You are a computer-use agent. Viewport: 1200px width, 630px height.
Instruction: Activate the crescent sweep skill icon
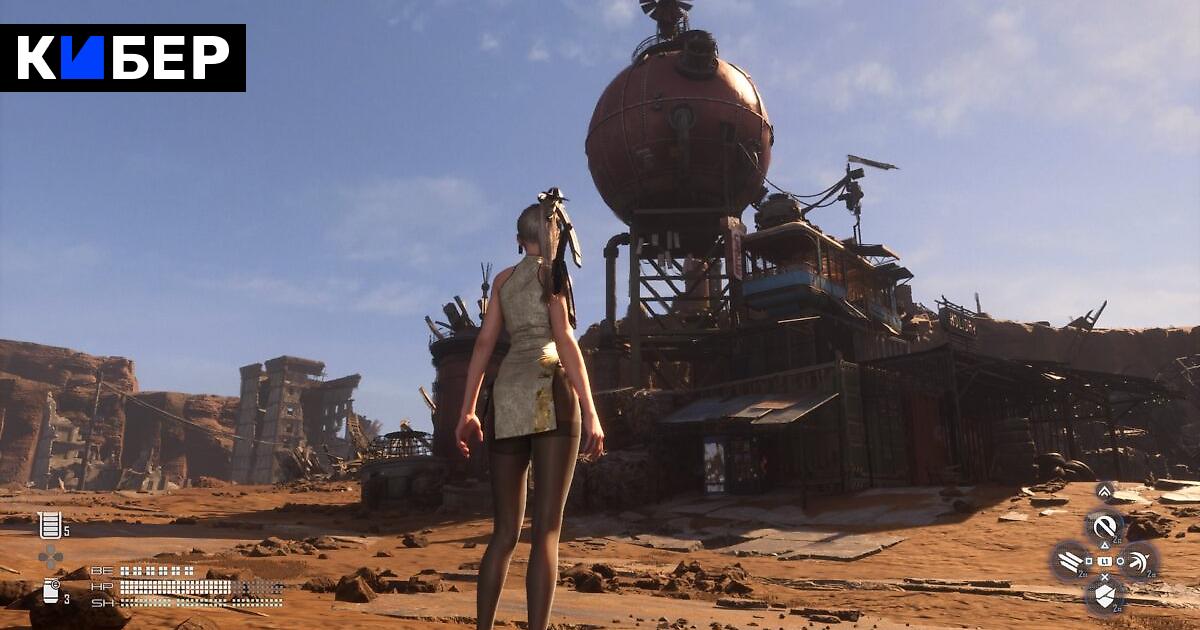1139,561
